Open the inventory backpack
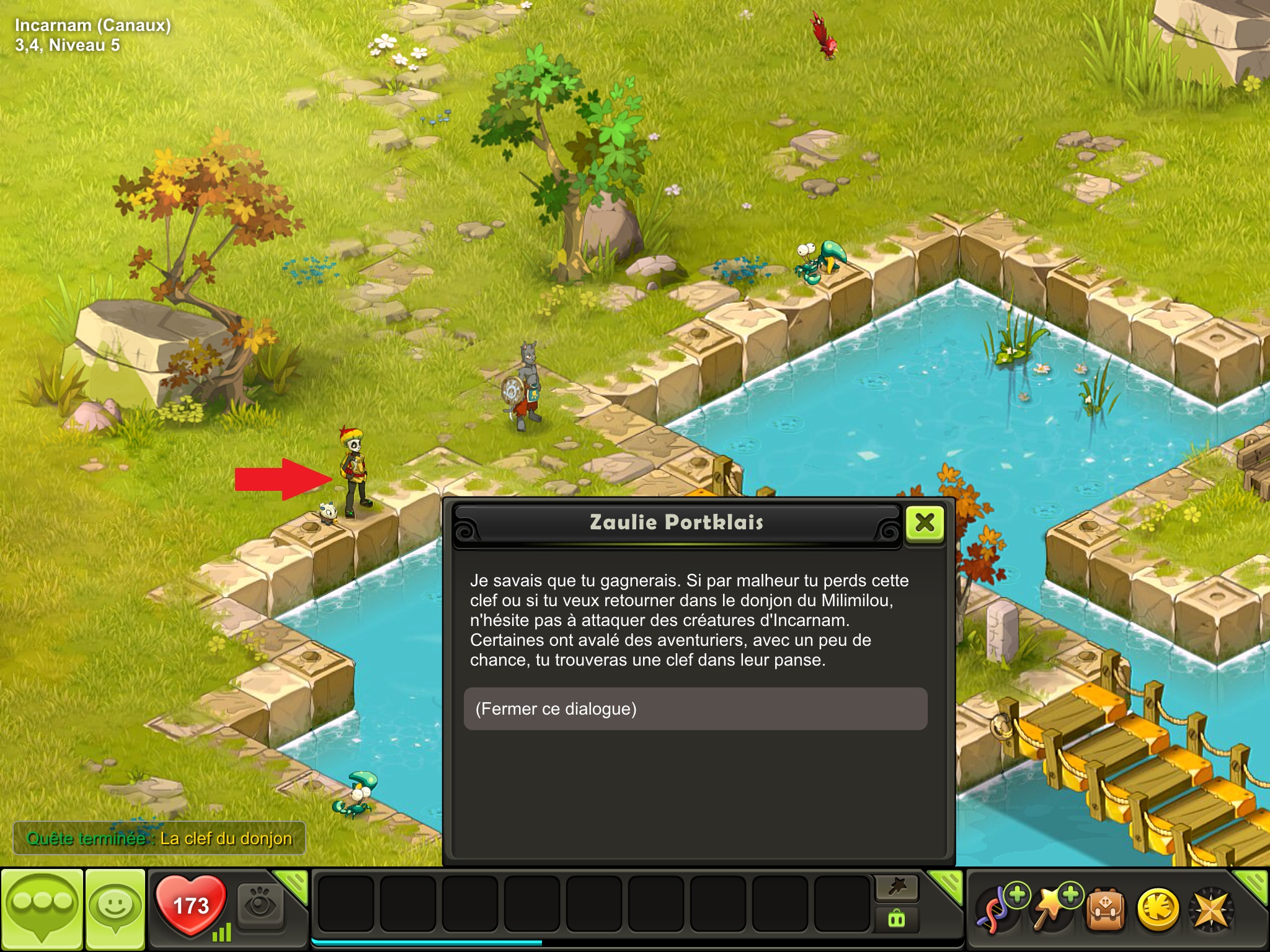The width and height of the screenshot is (1270, 952). tap(1106, 910)
